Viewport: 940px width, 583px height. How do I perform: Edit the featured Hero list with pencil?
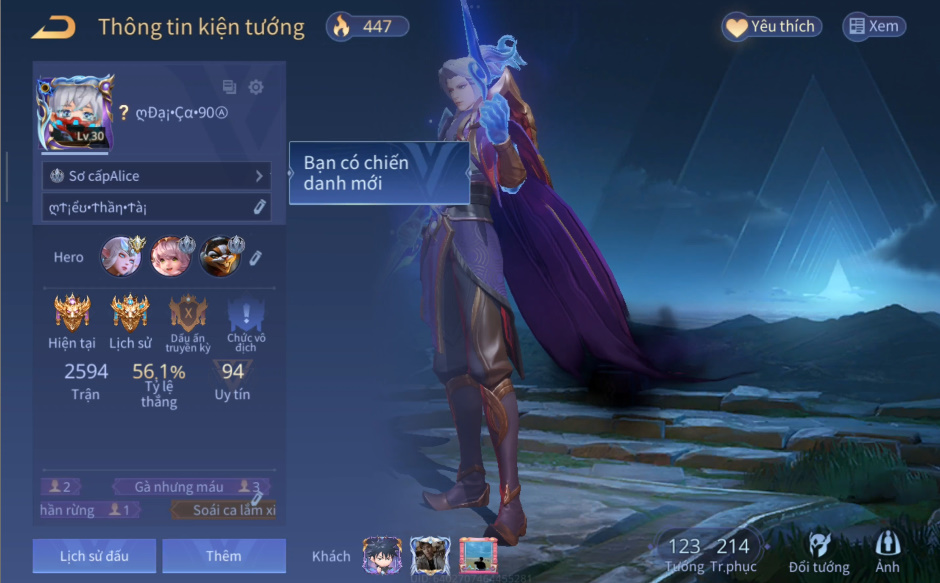click(x=256, y=258)
